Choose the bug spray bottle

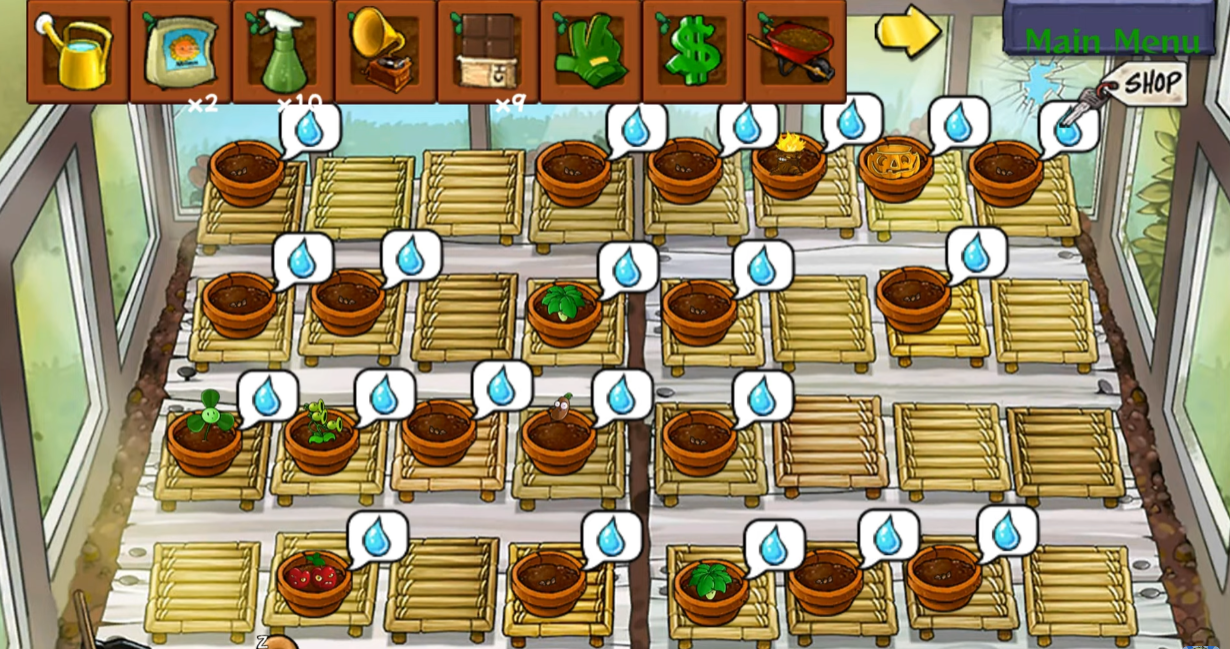283,50
